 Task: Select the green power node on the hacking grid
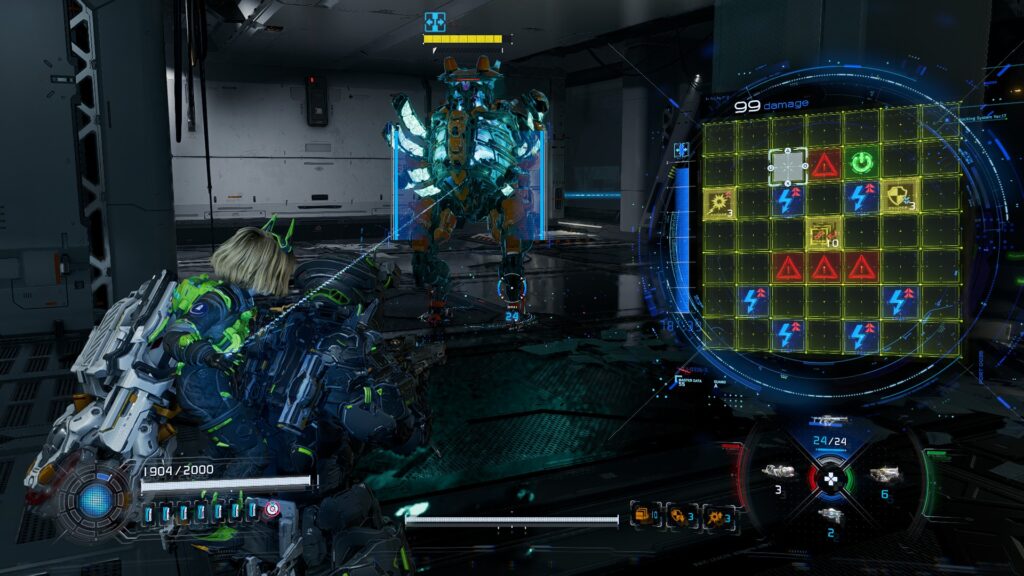(x=860, y=163)
